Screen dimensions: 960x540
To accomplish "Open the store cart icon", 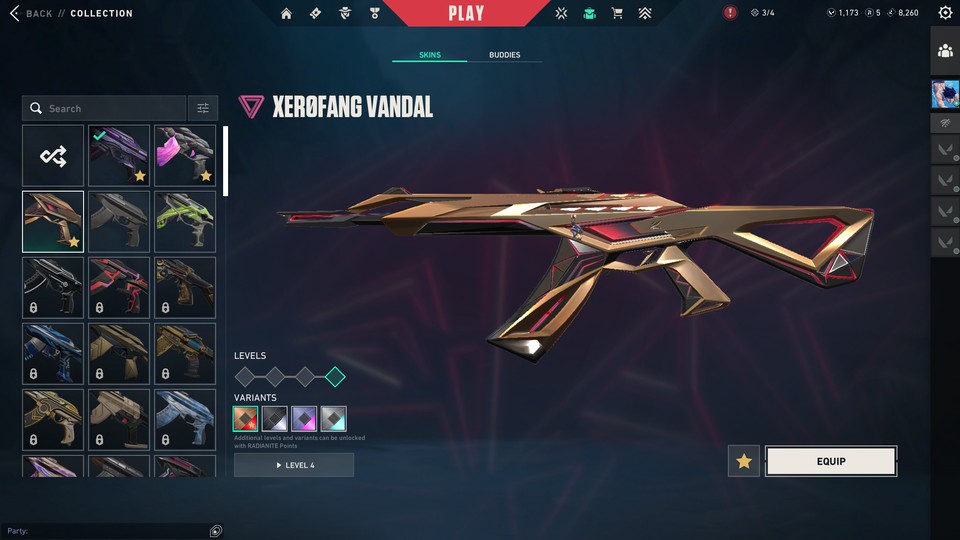I will coord(617,14).
